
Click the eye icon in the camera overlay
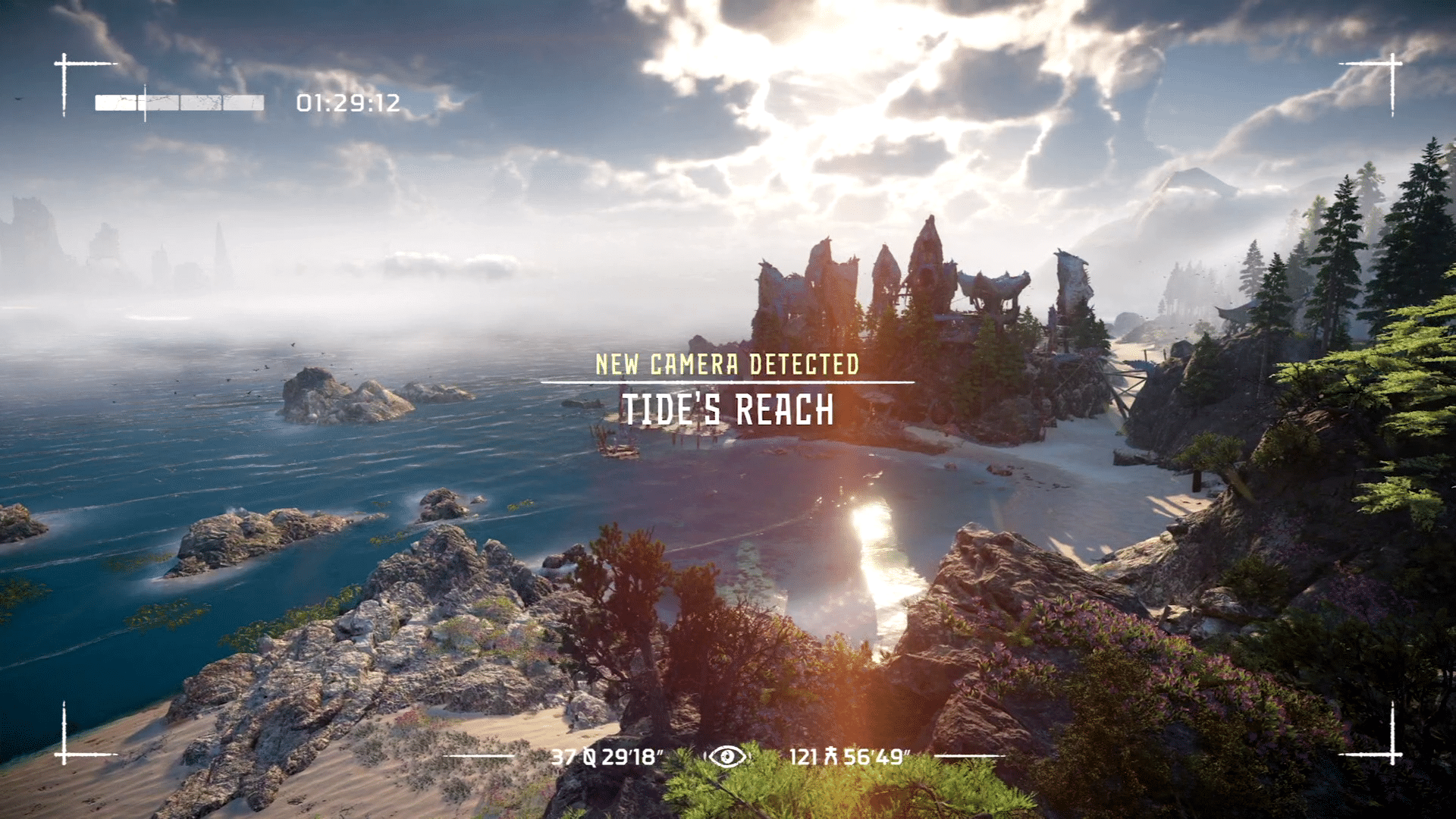point(727,756)
